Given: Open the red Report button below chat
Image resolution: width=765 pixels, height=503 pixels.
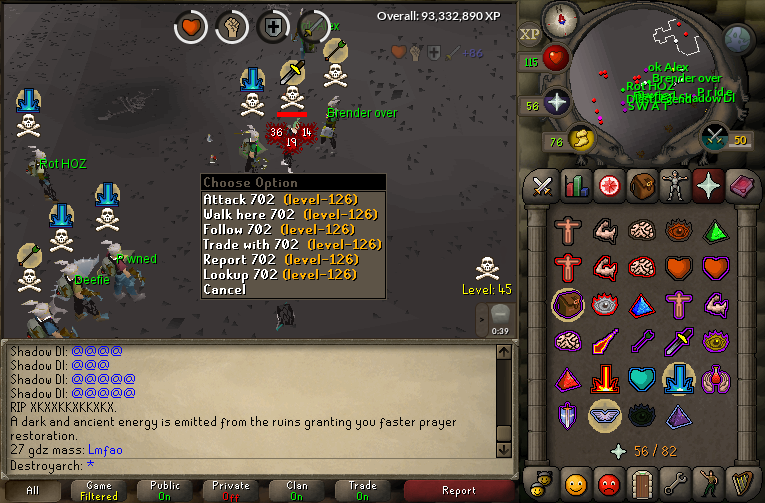Looking at the screenshot, I should 459,490.
